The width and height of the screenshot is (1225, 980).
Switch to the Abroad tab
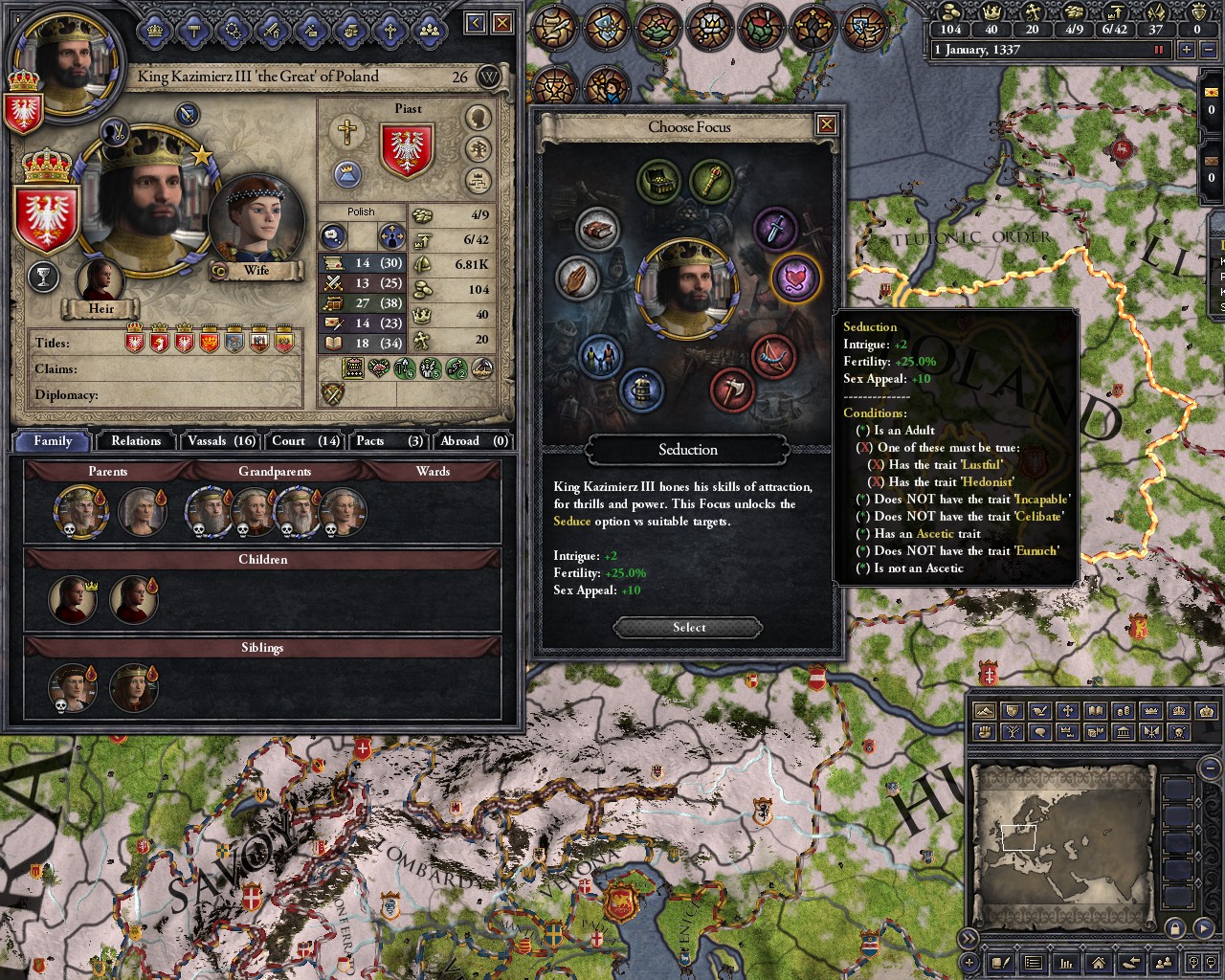[x=473, y=441]
